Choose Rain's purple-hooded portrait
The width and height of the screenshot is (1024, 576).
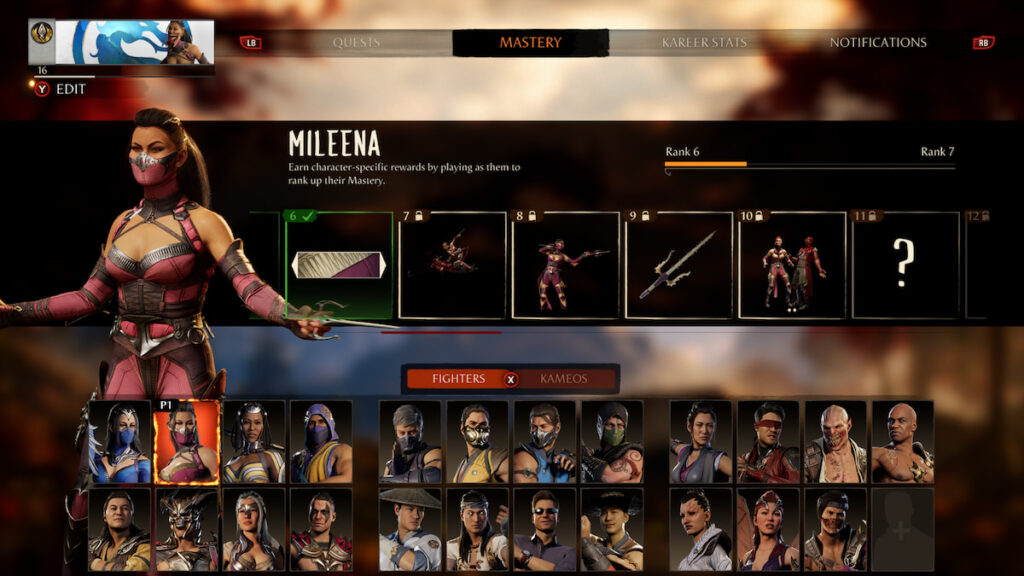pyautogui.click(x=321, y=442)
